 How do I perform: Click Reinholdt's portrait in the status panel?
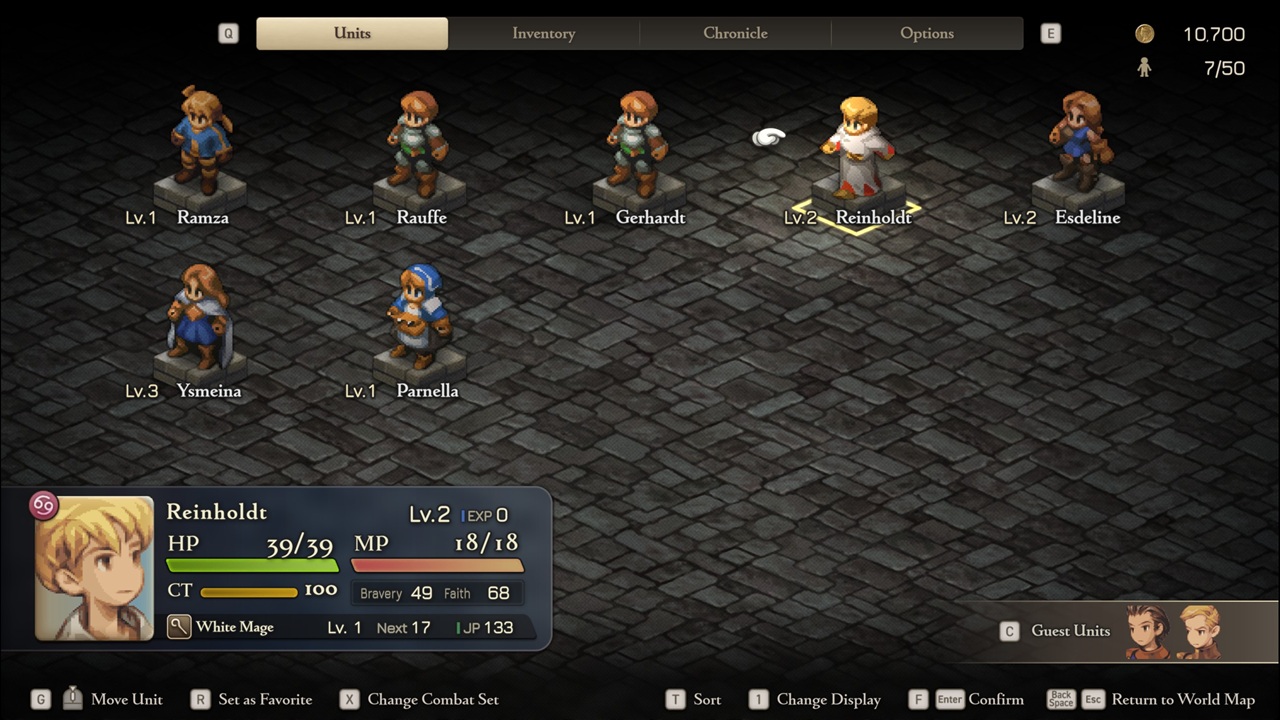click(x=94, y=567)
